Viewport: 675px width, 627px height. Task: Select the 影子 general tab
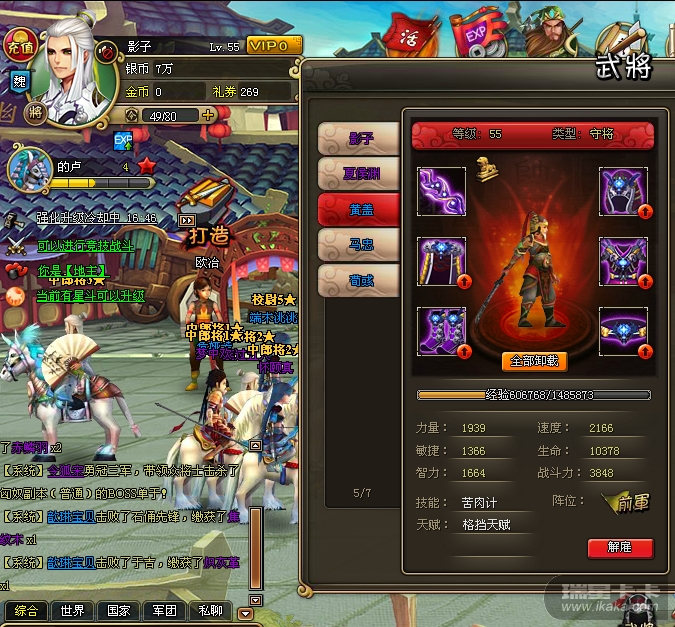359,138
